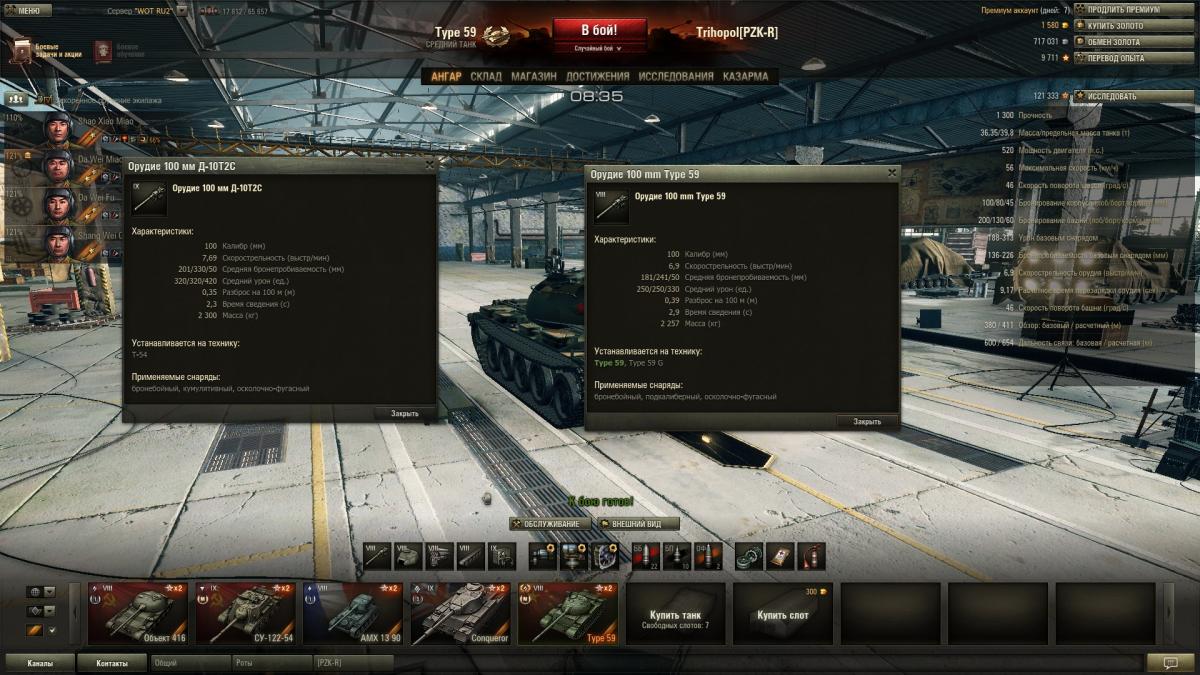Open the Магазин tab
Viewport: 1200px width, 675px height.
pos(534,77)
